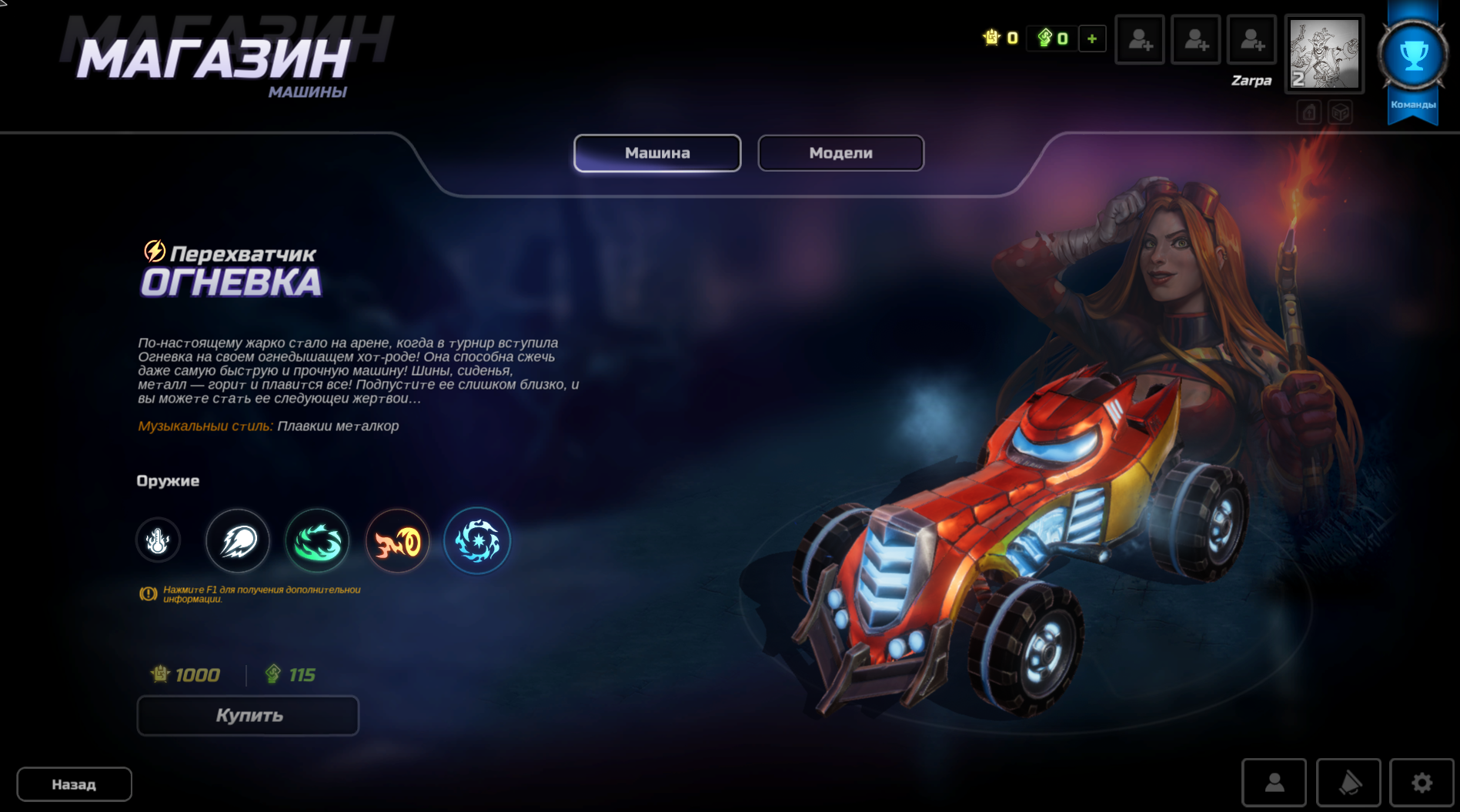Add currency with the green plus button
The width and height of the screenshot is (1460, 812).
click(x=1092, y=38)
